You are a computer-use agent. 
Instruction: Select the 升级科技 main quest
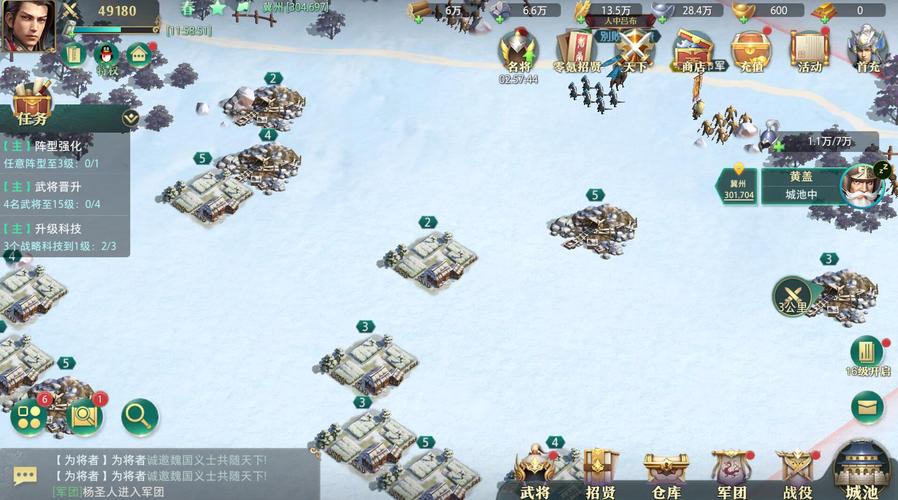pyautogui.click(x=65, y=237)
